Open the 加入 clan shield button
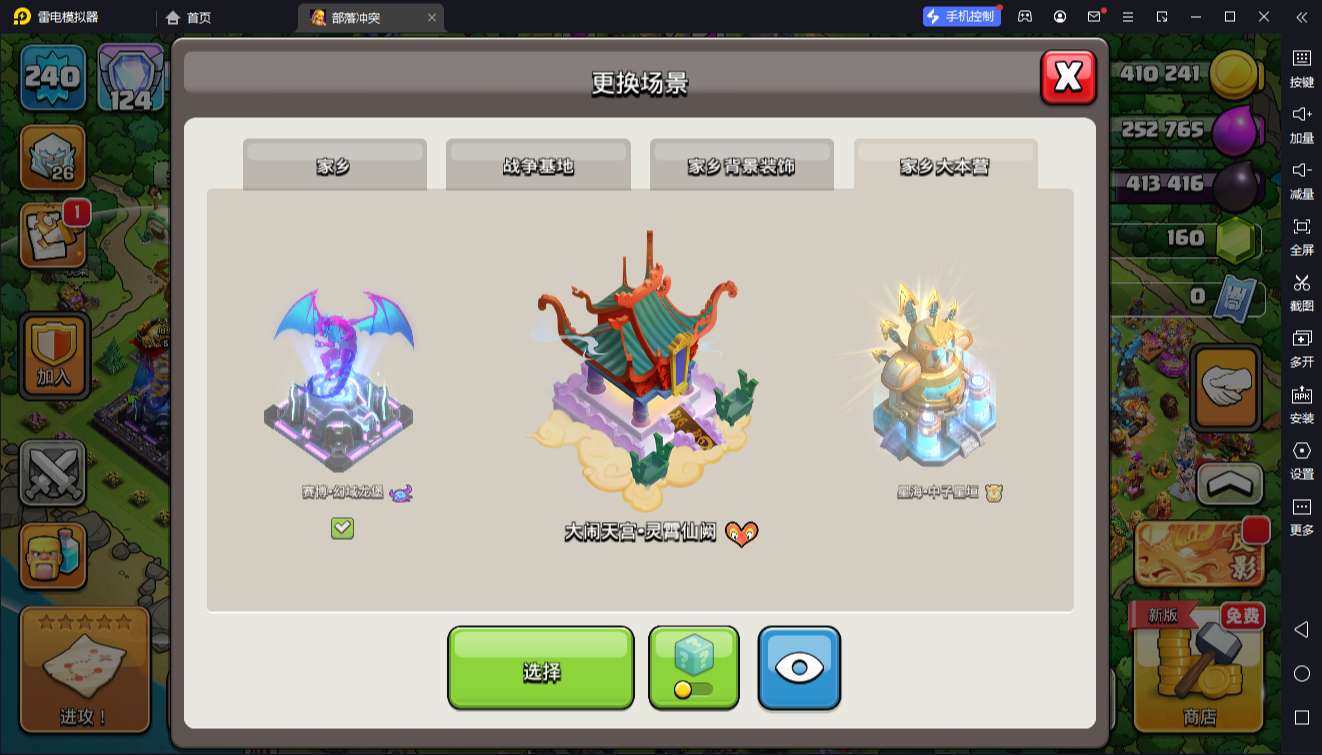This screenshot has width=1322, height=755. [x=55, y=356]
